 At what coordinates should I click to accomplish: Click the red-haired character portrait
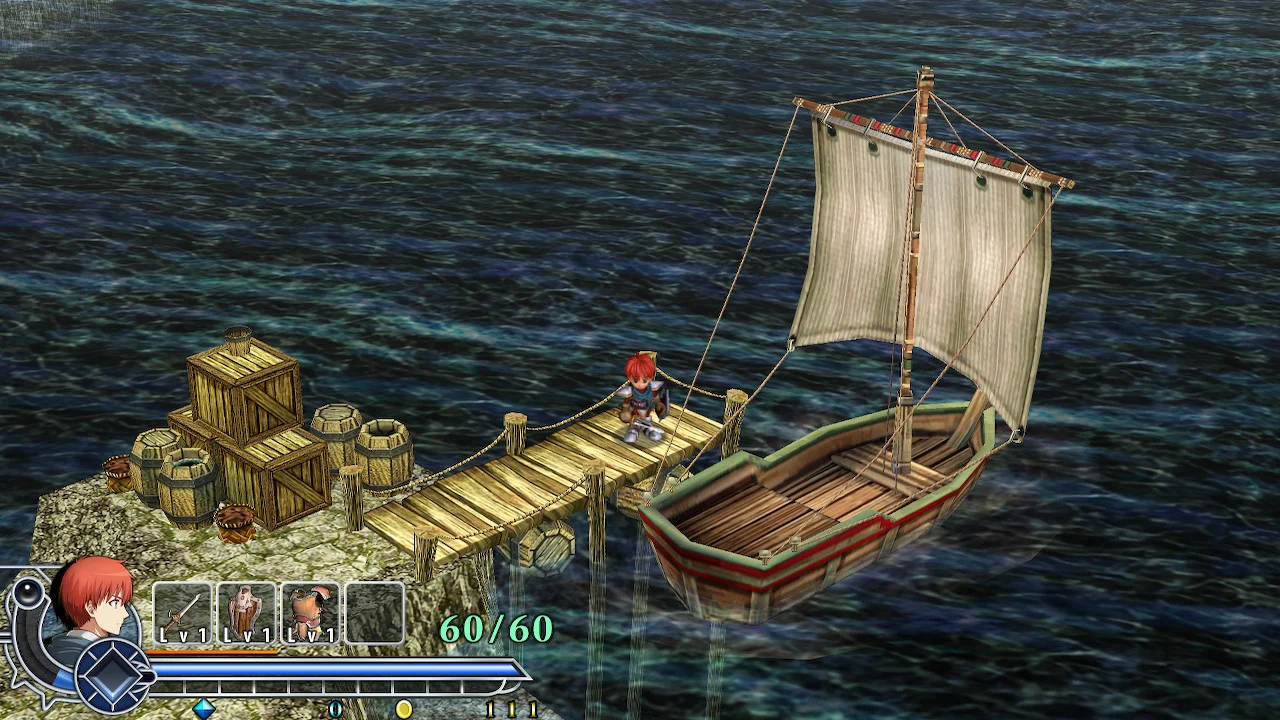click(95, 600)
